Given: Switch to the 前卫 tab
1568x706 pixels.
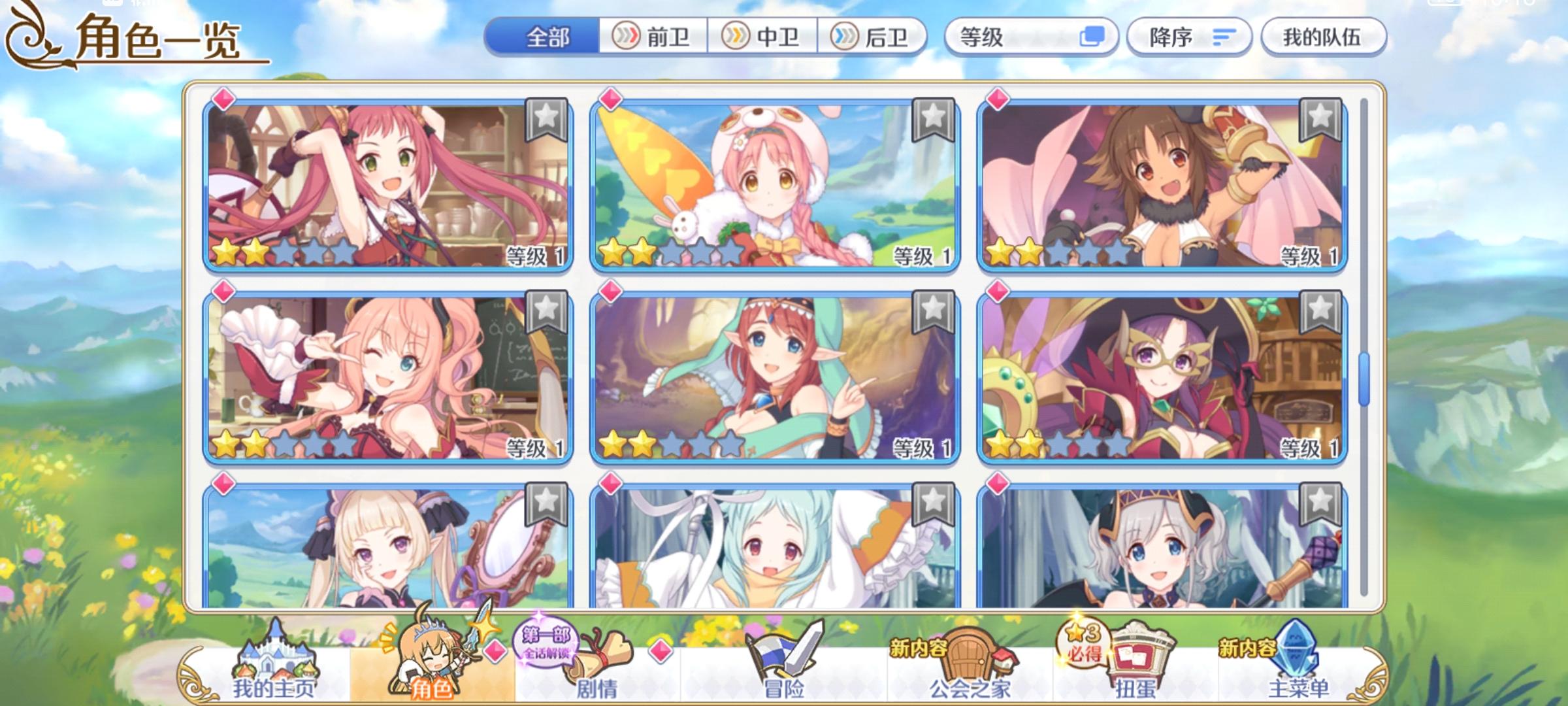Looking at the screenshot, I should 653,37.
